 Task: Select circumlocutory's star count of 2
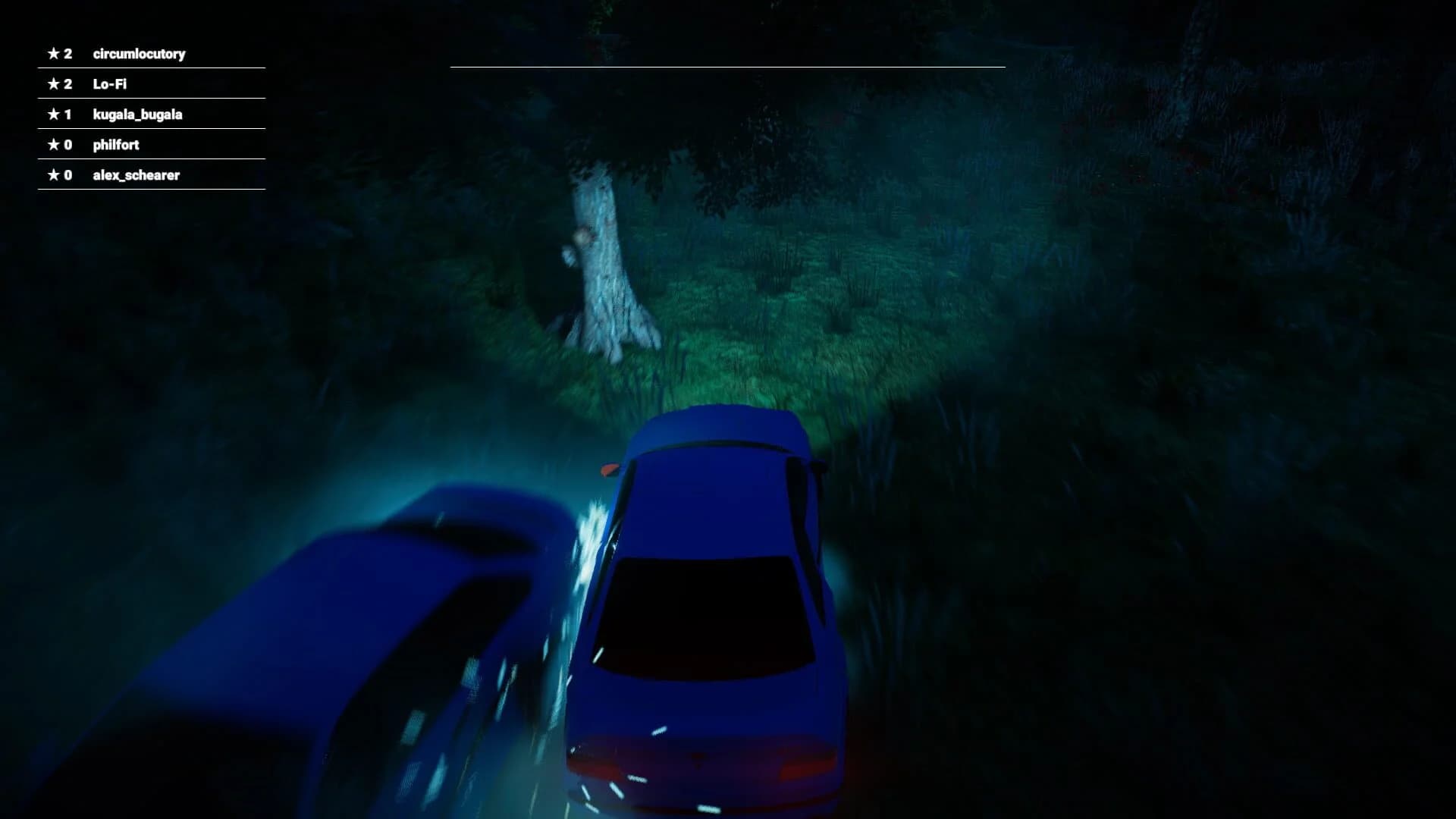pos(69,54)
